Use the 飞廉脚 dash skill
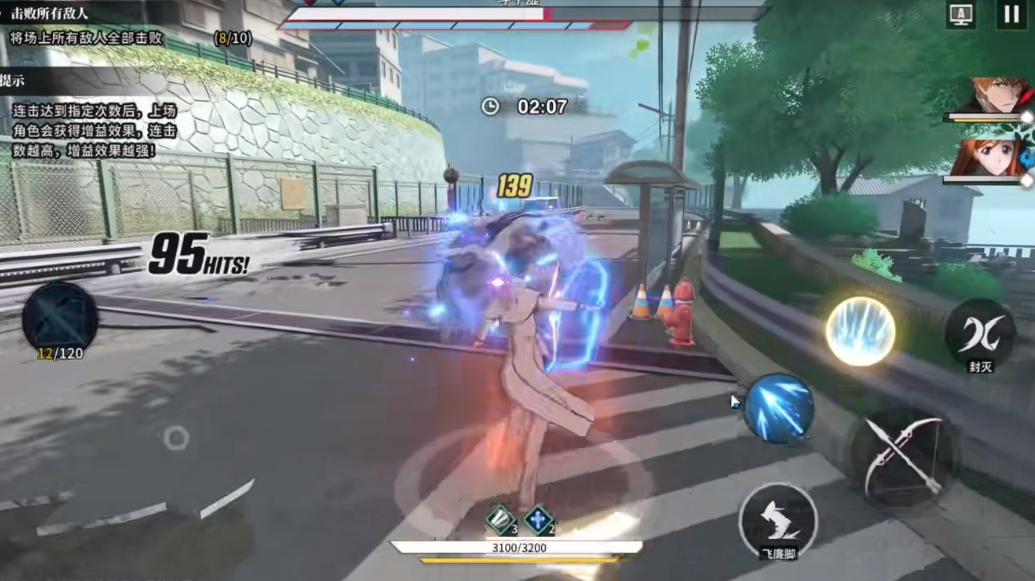Screen dimensions: 1035x581 (778, 521)
